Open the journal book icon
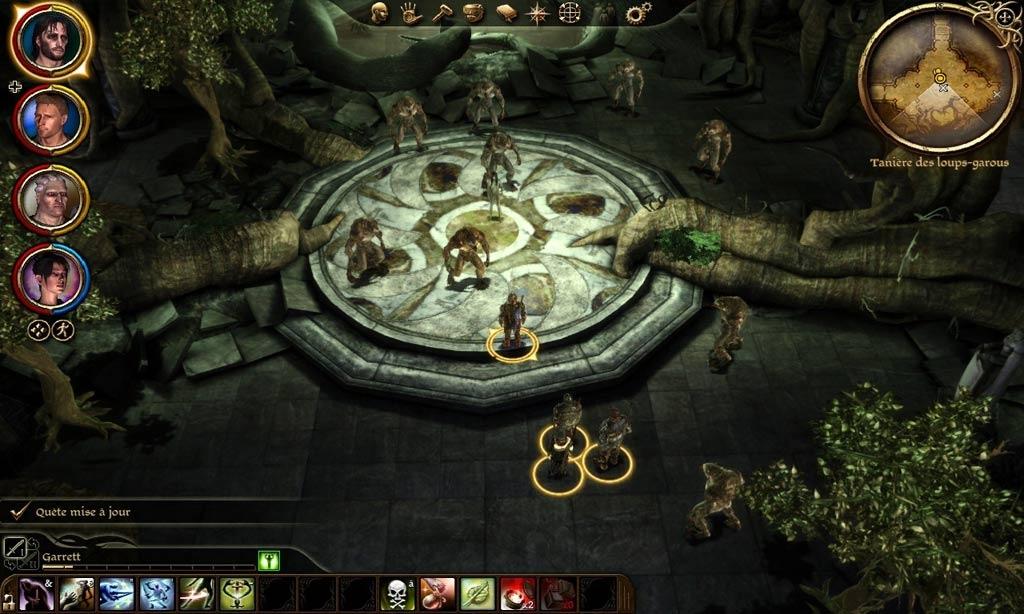This screenshot has height=614, width=1024. (506, 13)
